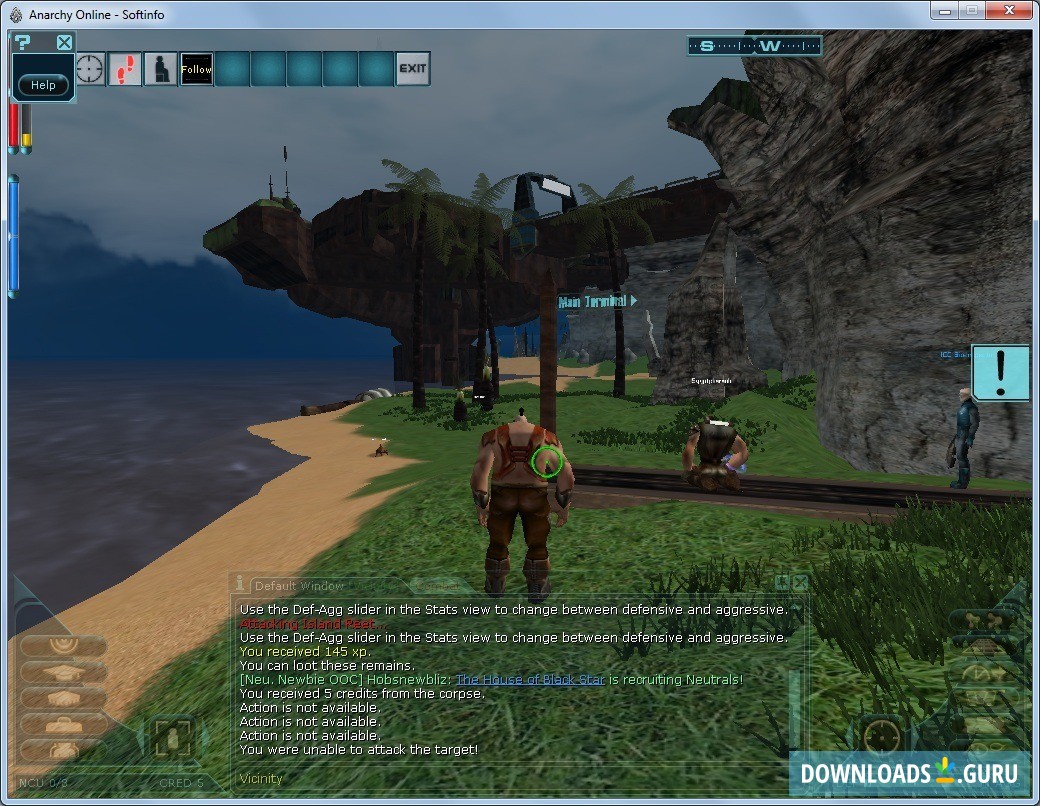Click the compass heading bar

(x=754, y=46)
